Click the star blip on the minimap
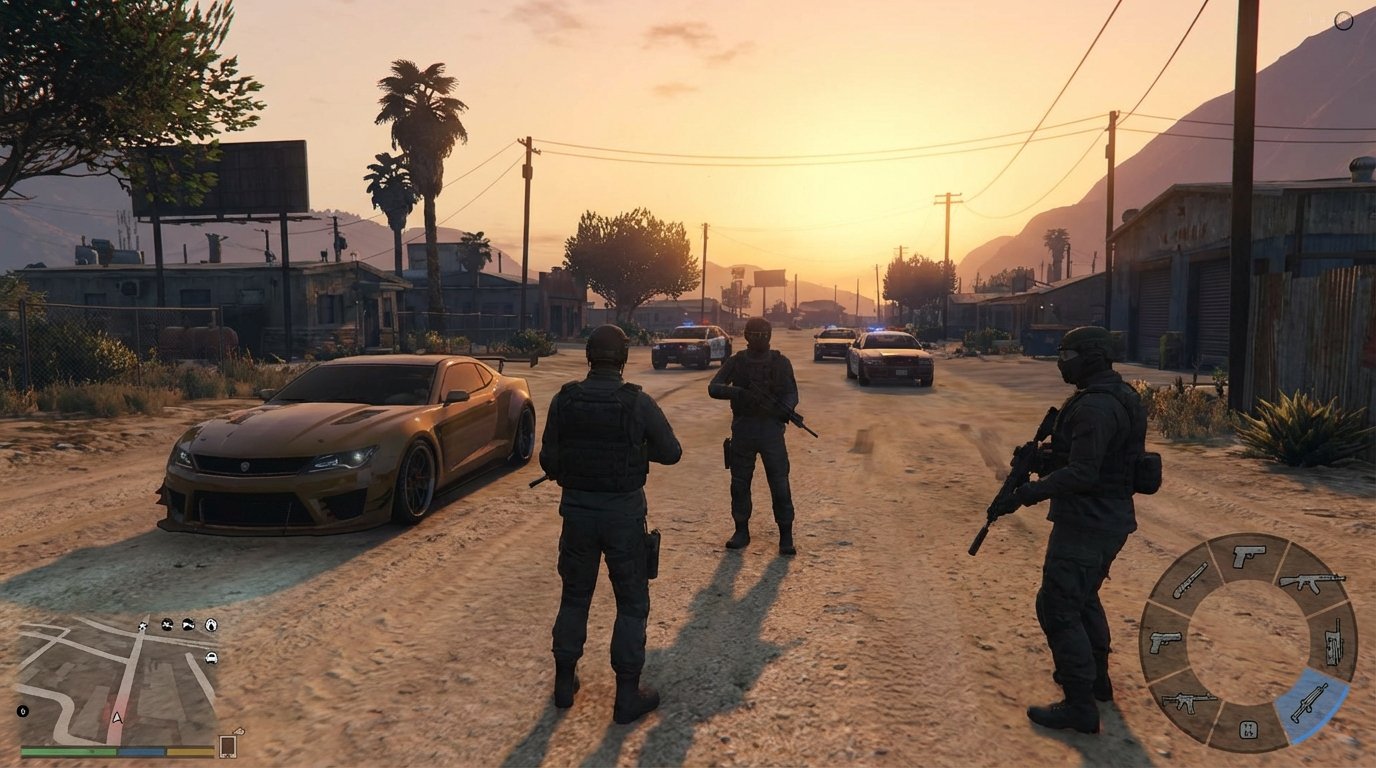This screenshot has width=1376, height=768. pyautogui.click(x=143, y=626)
